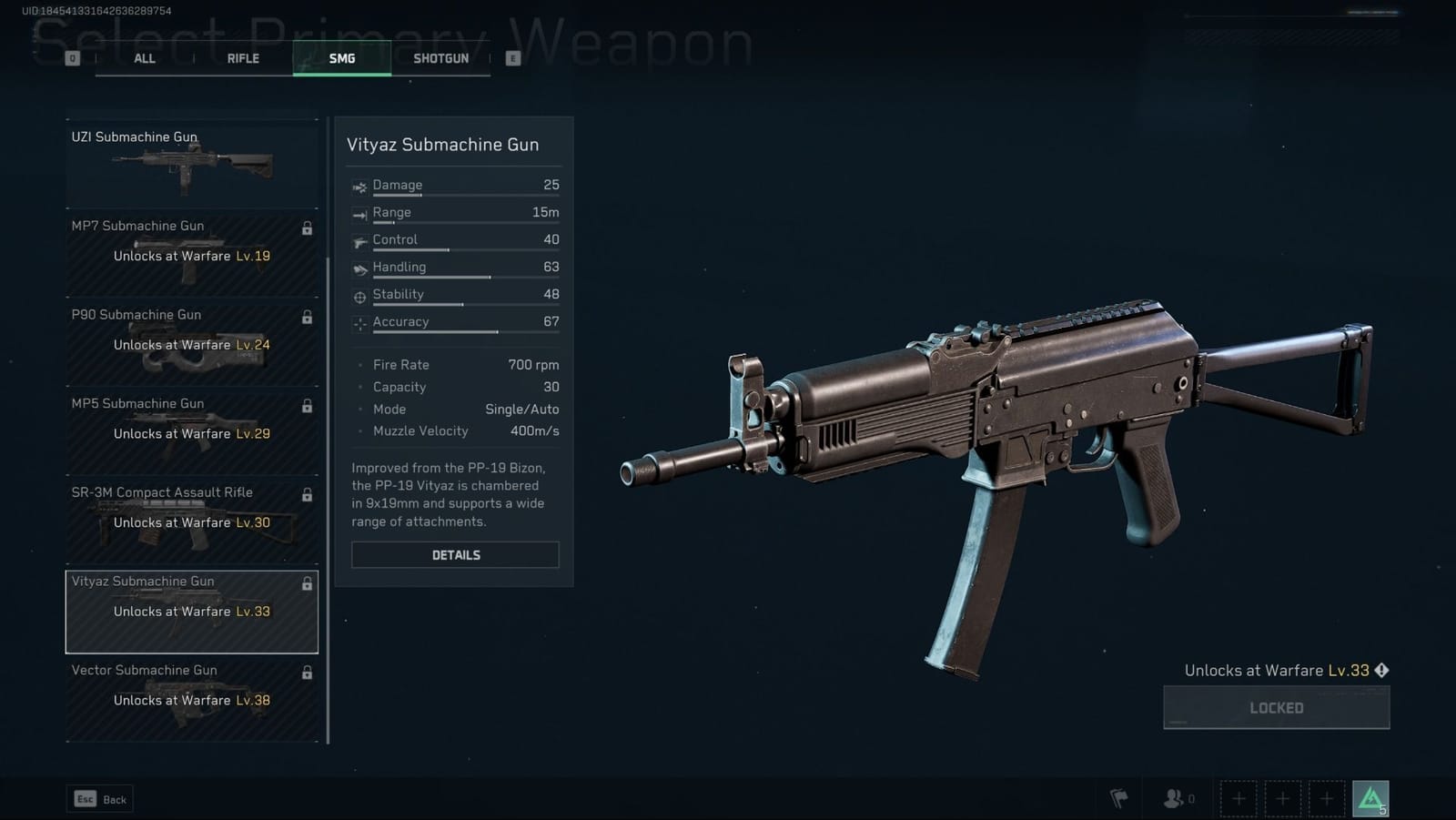
Task: Select the UZI Submachine Gun thumbnail
Action: (x=191, y=164)
